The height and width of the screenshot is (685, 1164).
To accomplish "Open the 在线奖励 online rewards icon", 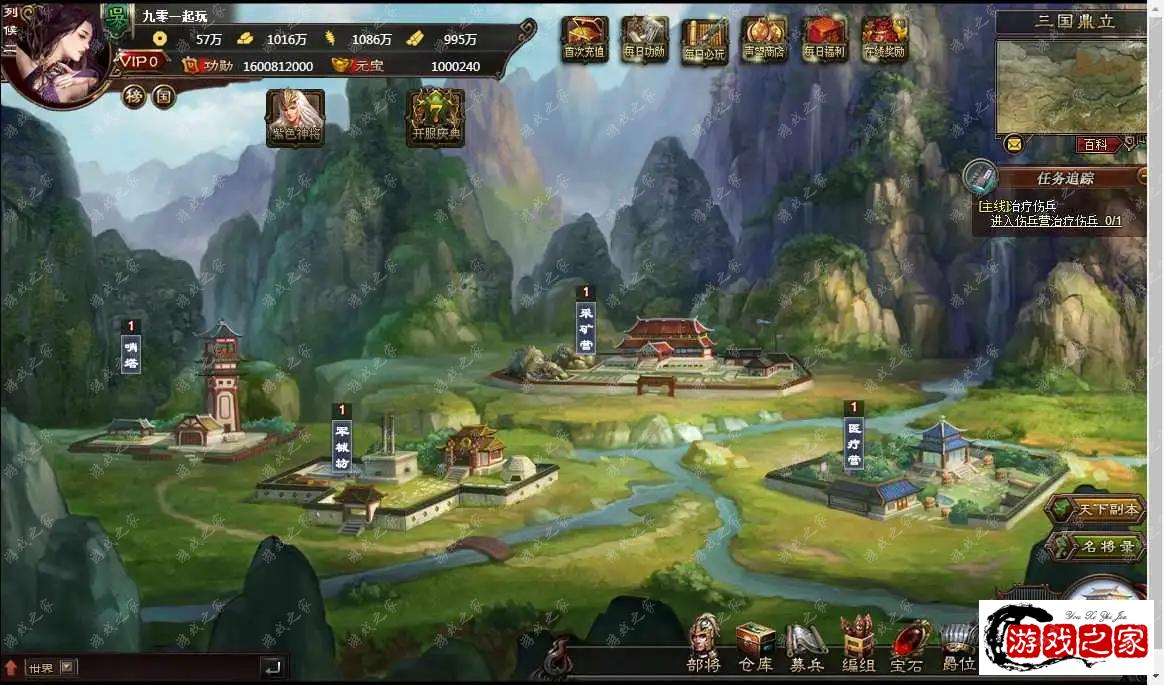I will tap(884, 40).
